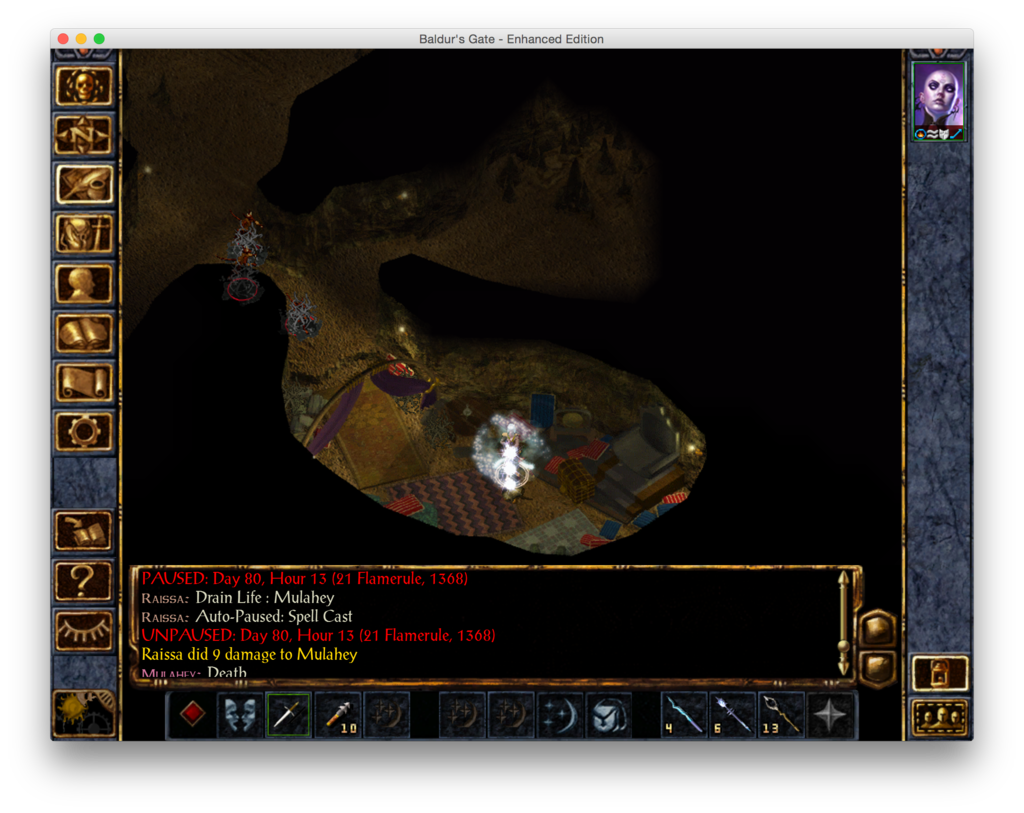The height and width of the screenshot is (813, 1024).
Task: Select the dagger weapon slot
Action: tap(289, 715)
